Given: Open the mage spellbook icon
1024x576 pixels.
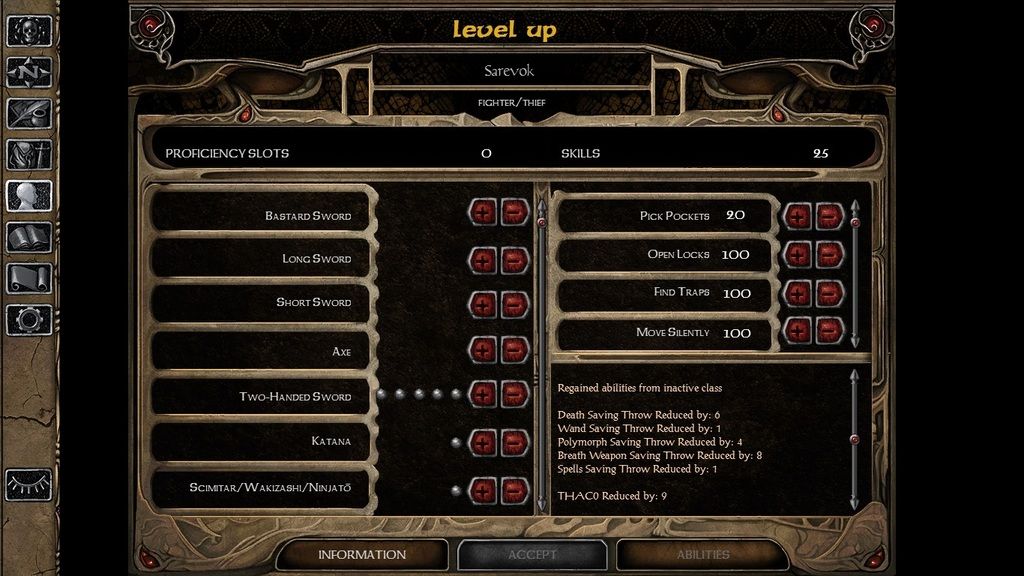Looking at the screenshot, I should click(x=29, y=238).
